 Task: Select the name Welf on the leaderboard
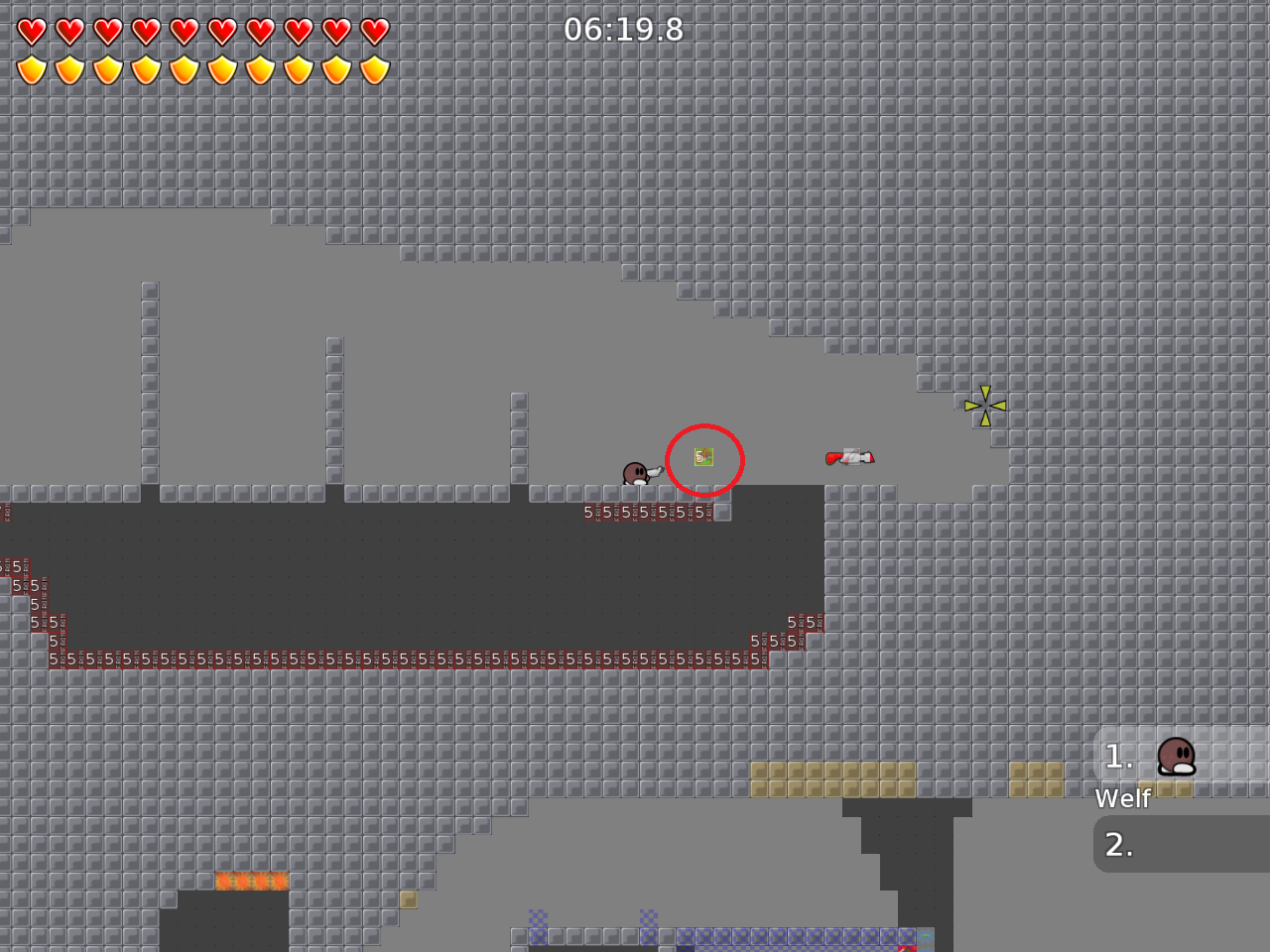pyautogui.click(x=1122, y=798)
